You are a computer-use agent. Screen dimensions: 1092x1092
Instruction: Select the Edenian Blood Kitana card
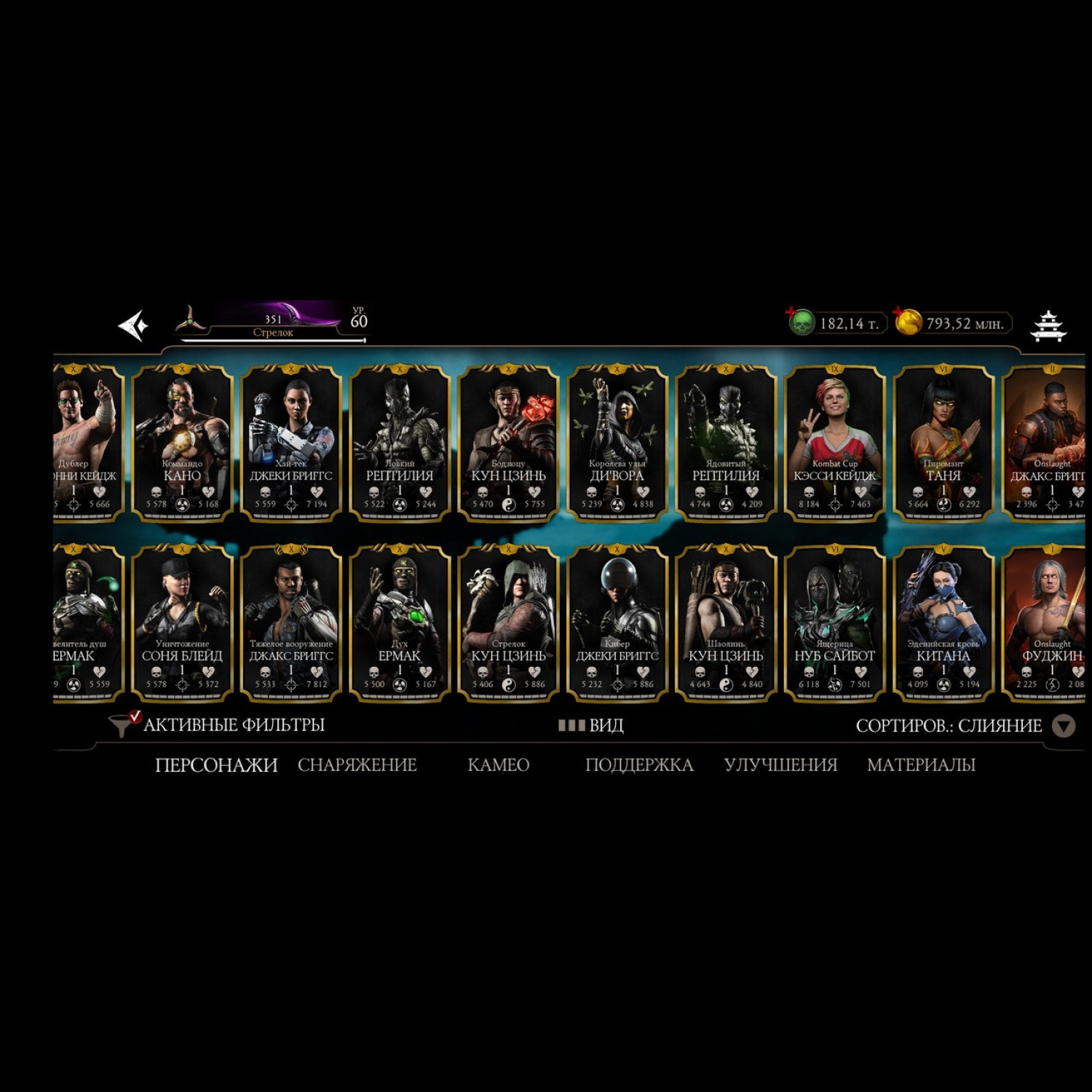click(943, 623)
